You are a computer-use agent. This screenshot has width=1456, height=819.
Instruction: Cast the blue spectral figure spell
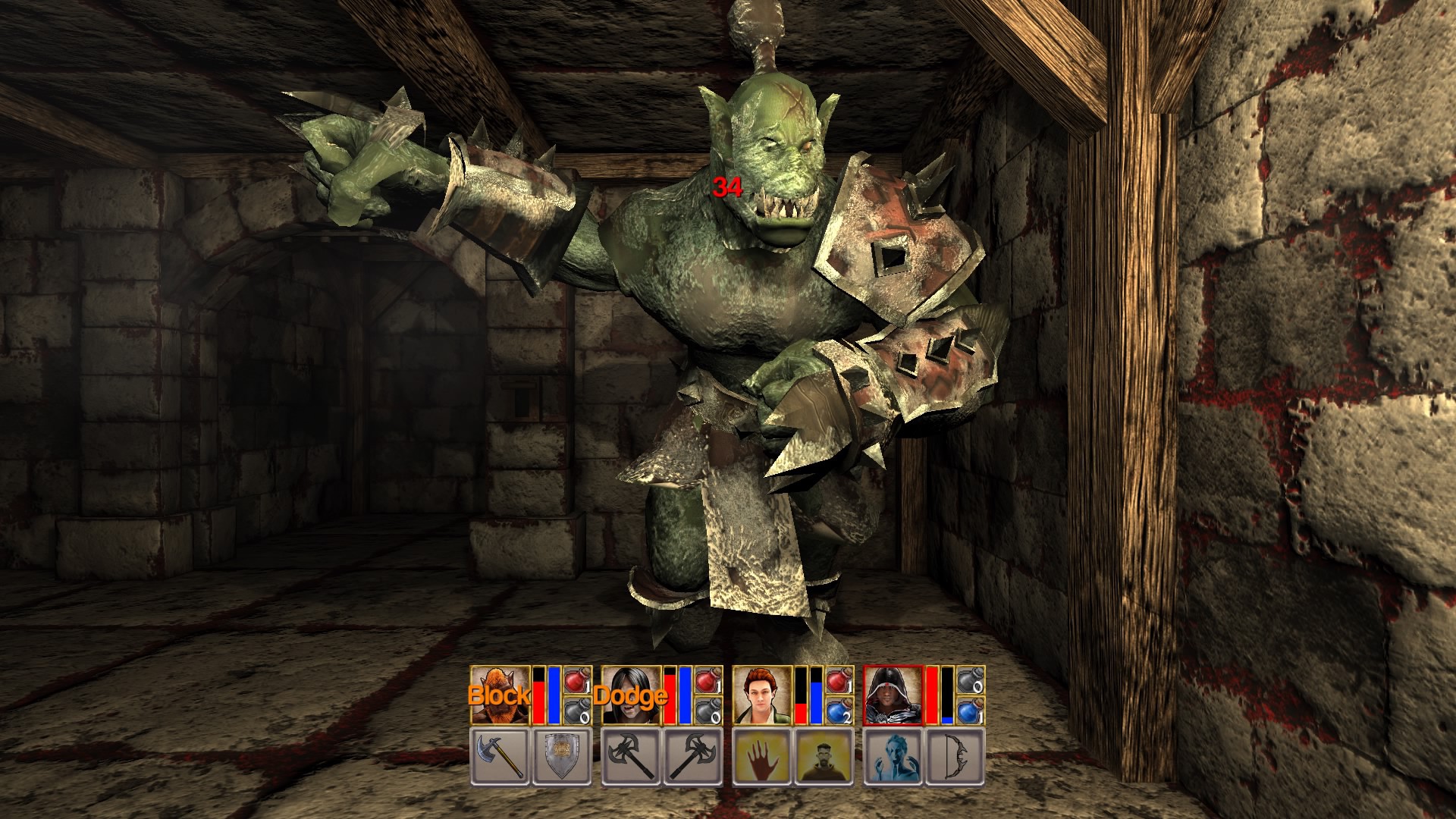(893, 756)
